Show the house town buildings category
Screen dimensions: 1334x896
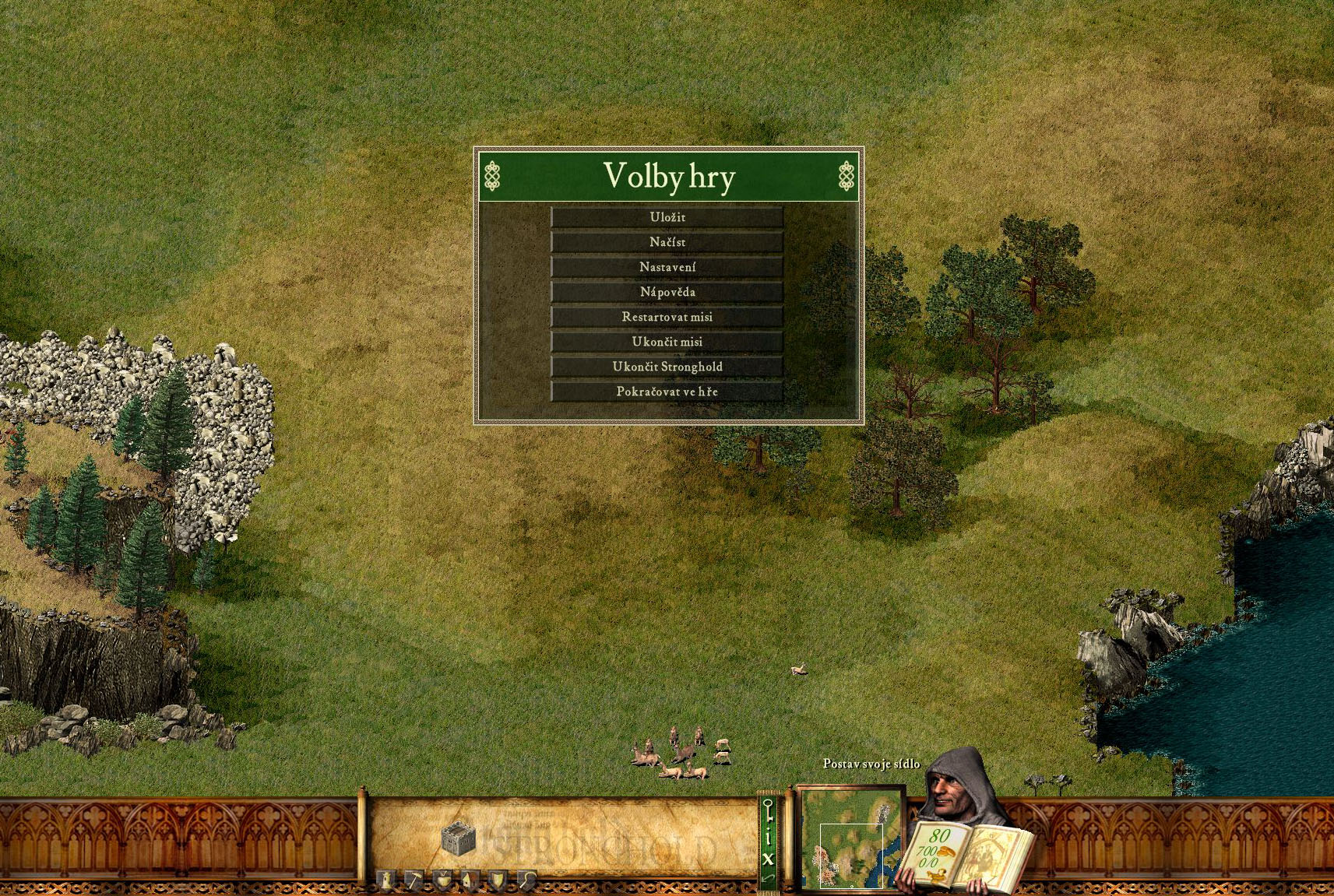[x=470, y=880]
